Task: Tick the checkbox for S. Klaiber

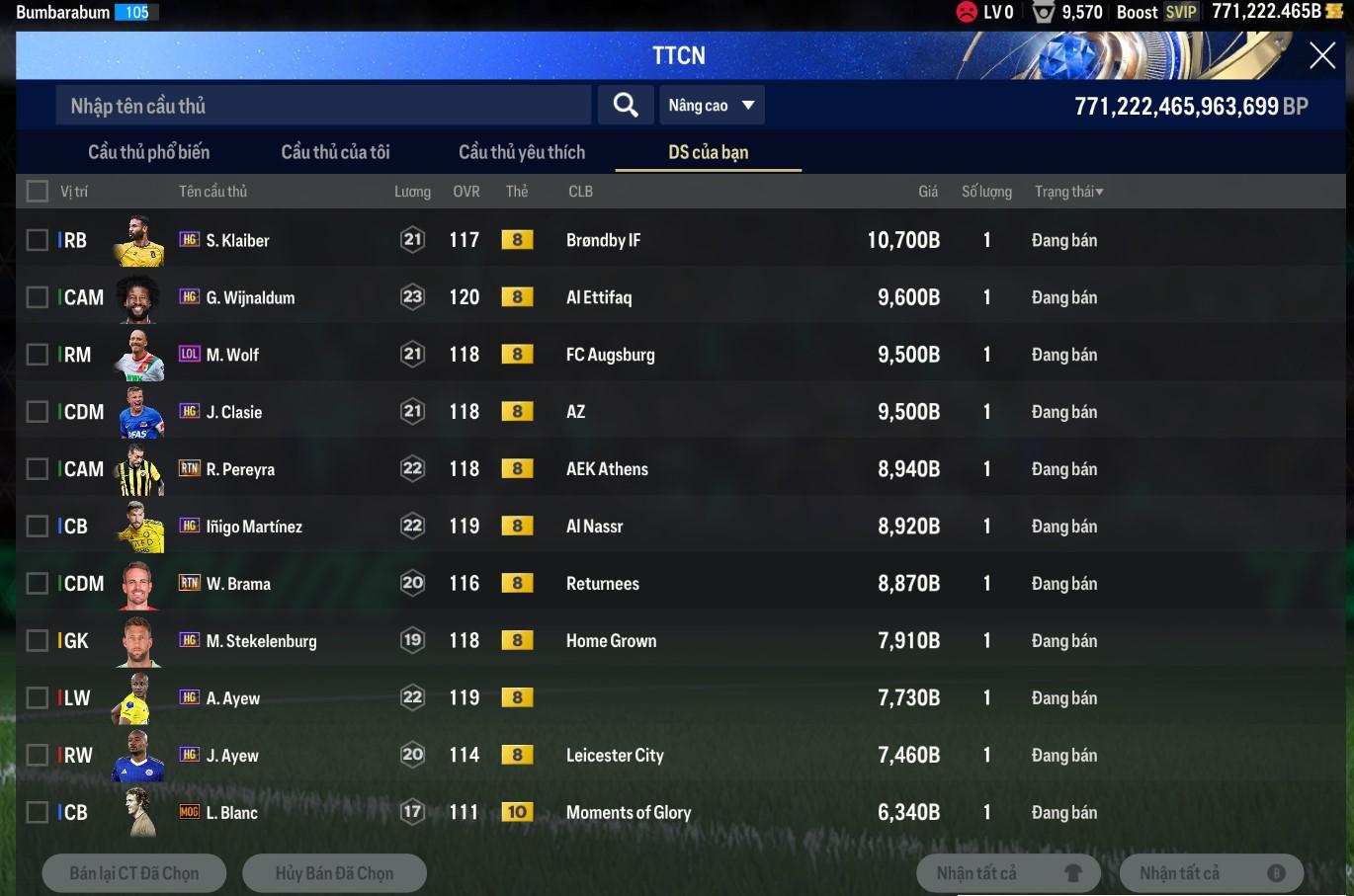Action: 38,240
